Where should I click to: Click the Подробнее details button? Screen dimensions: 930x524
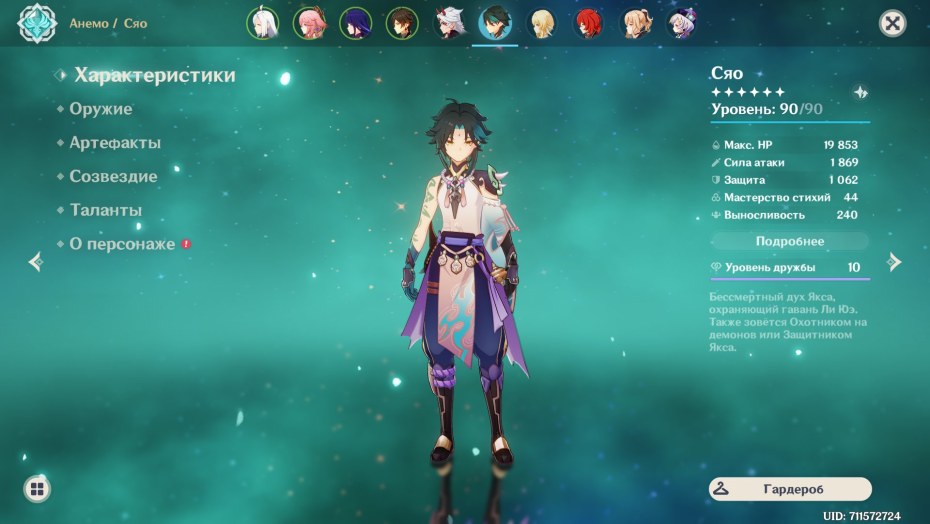[x=790, y=241]
